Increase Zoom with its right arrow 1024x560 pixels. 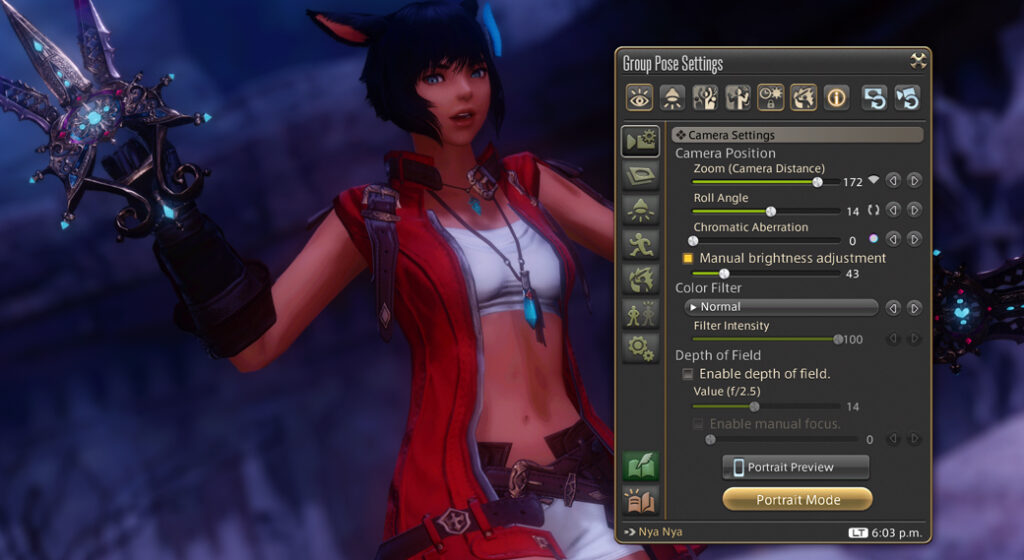click(x=914, y=181)
